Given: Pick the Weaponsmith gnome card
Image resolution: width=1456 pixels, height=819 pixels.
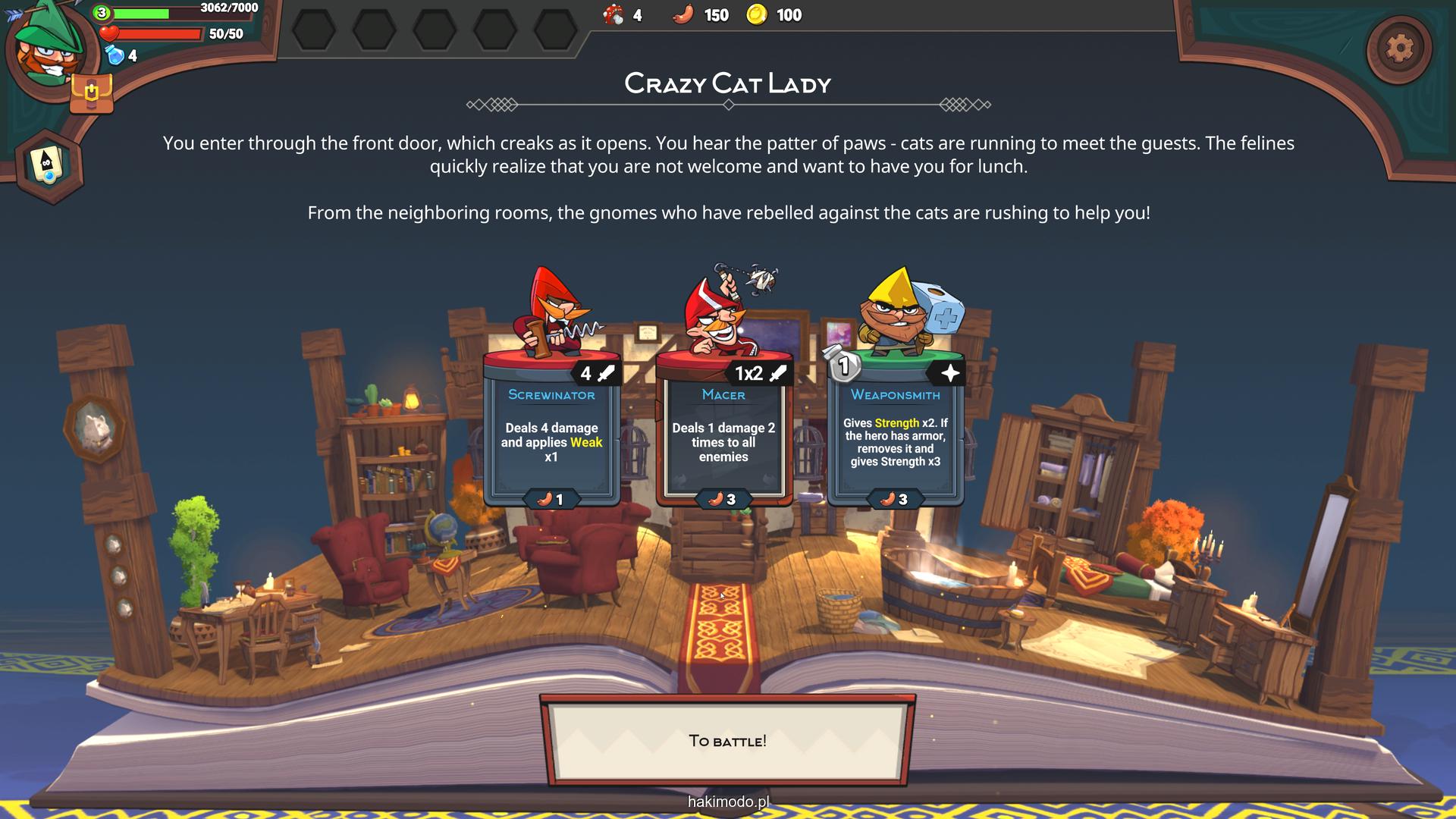Looking at the screenshot, I should pyautogui.click(x=896, y=432).
